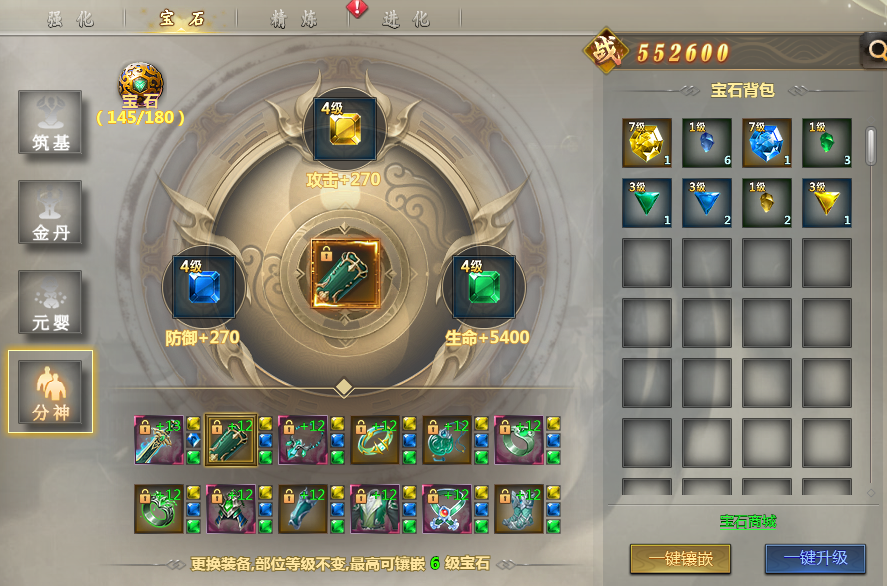Click the 分神 stage button

pyautogui.click(x=50, y=391)
